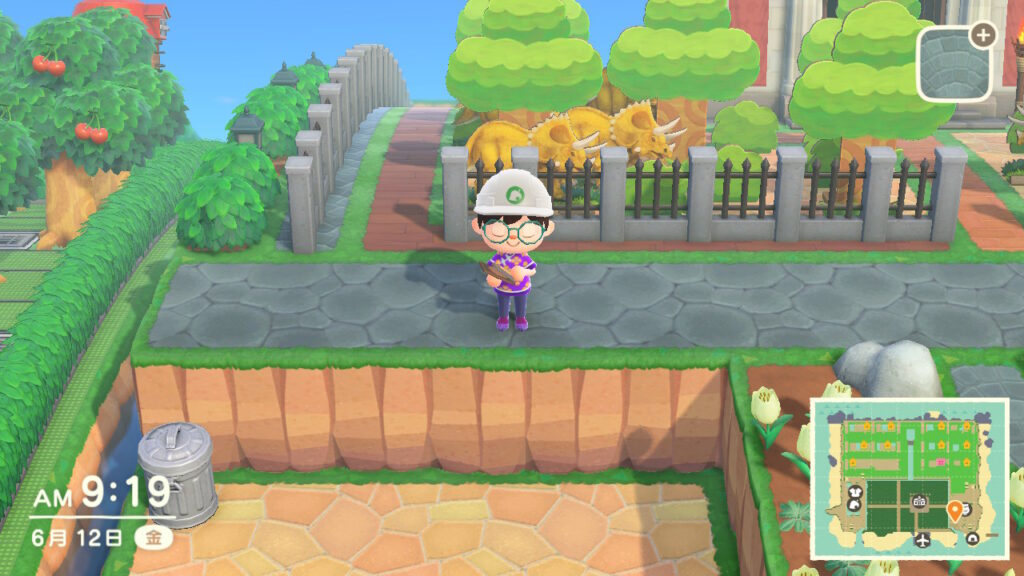Viewport: 1024px width, 576px height.
Task: Select the Resident Services building marker
Action: [920, 499]
